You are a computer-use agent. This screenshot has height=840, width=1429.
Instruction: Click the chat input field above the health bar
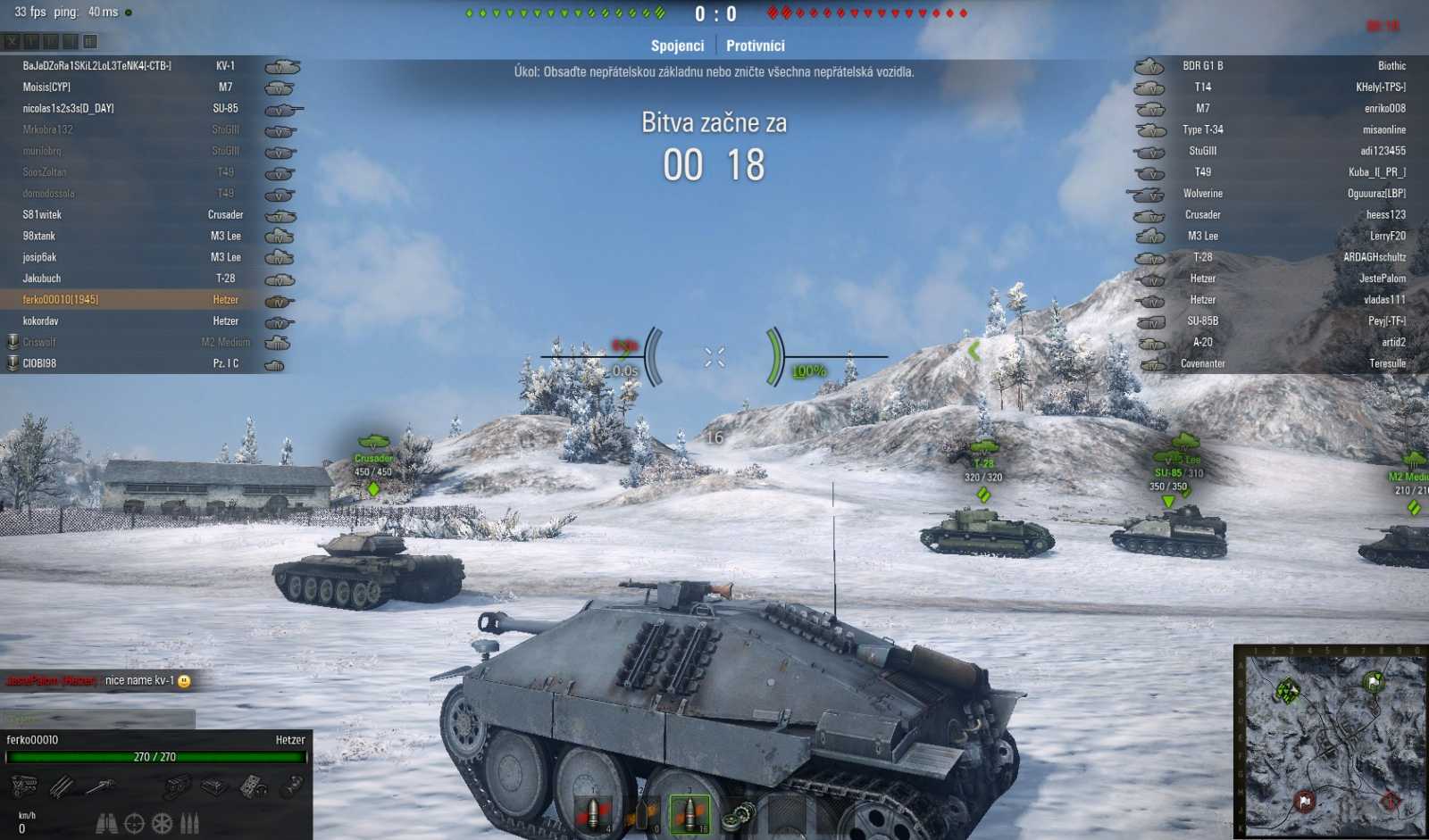coord(98,715)
